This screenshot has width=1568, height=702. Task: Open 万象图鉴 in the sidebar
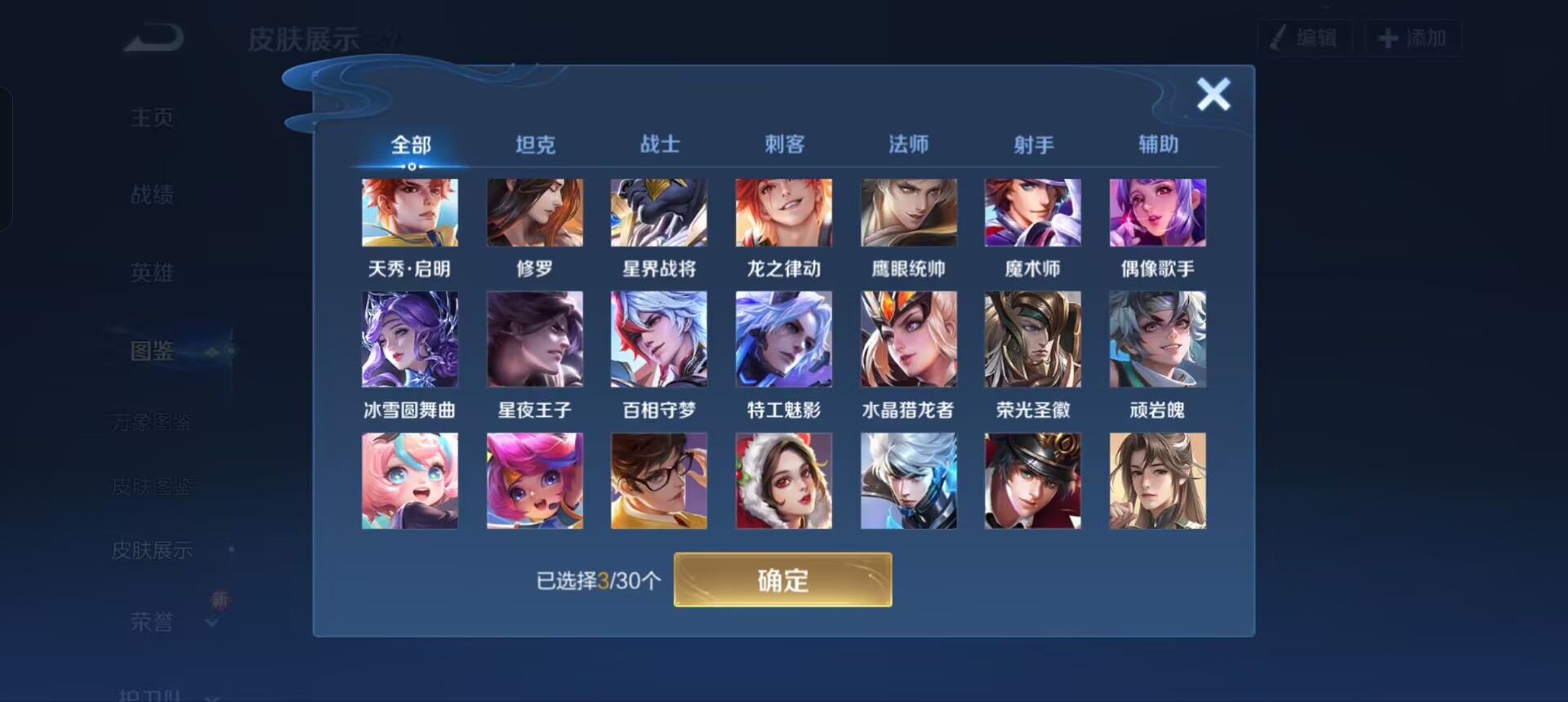[151, 421]
